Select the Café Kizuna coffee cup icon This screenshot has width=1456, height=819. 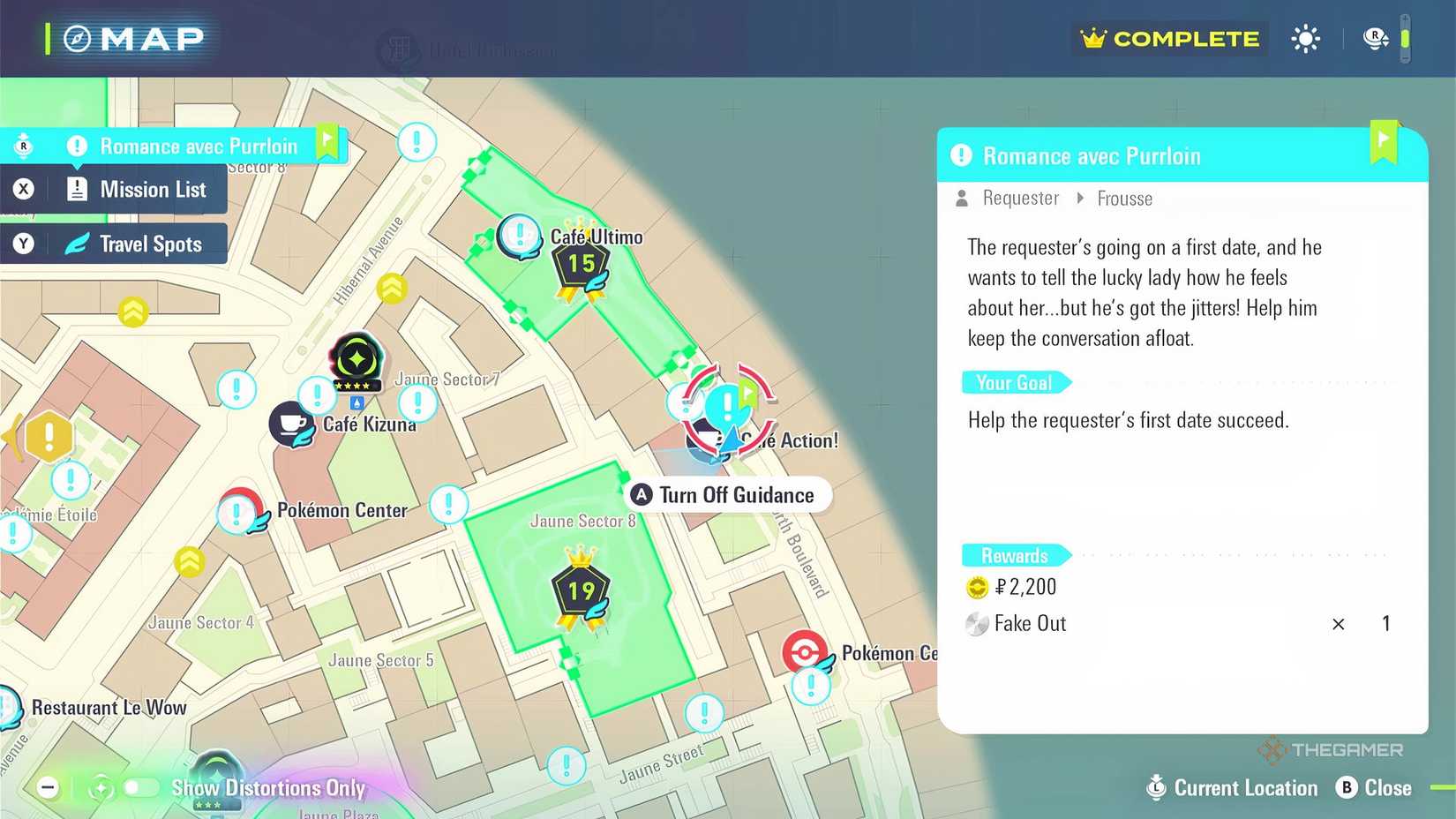292,424
